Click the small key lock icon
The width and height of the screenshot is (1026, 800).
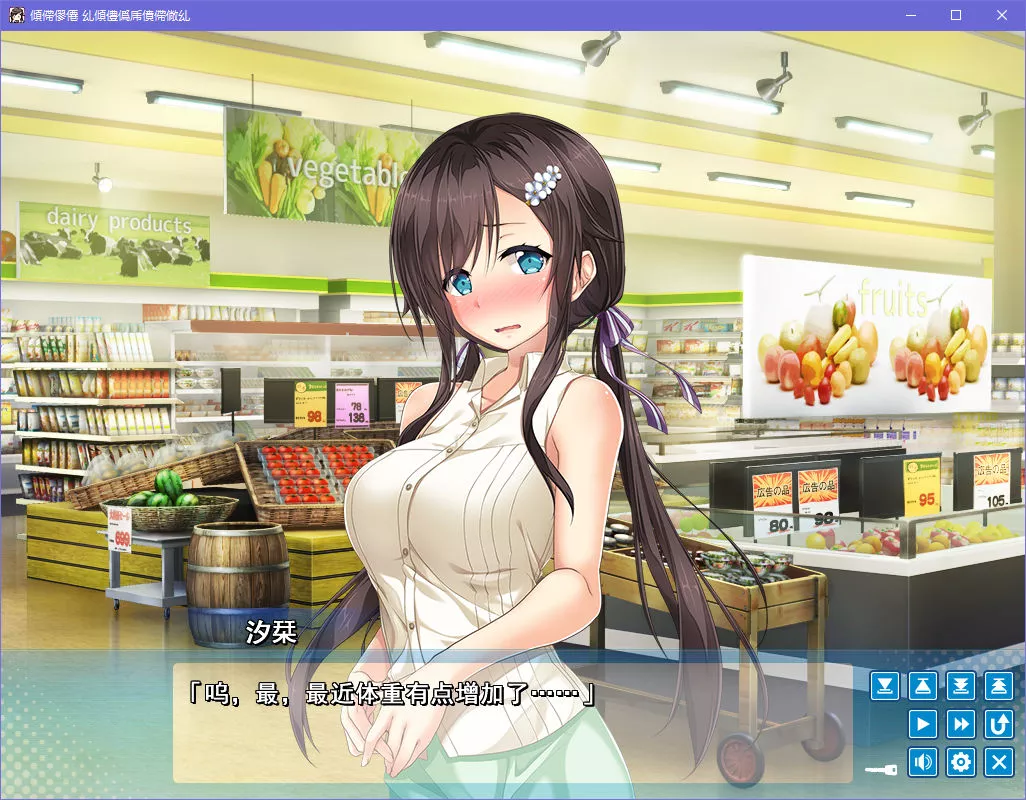[x=881, y=770]
